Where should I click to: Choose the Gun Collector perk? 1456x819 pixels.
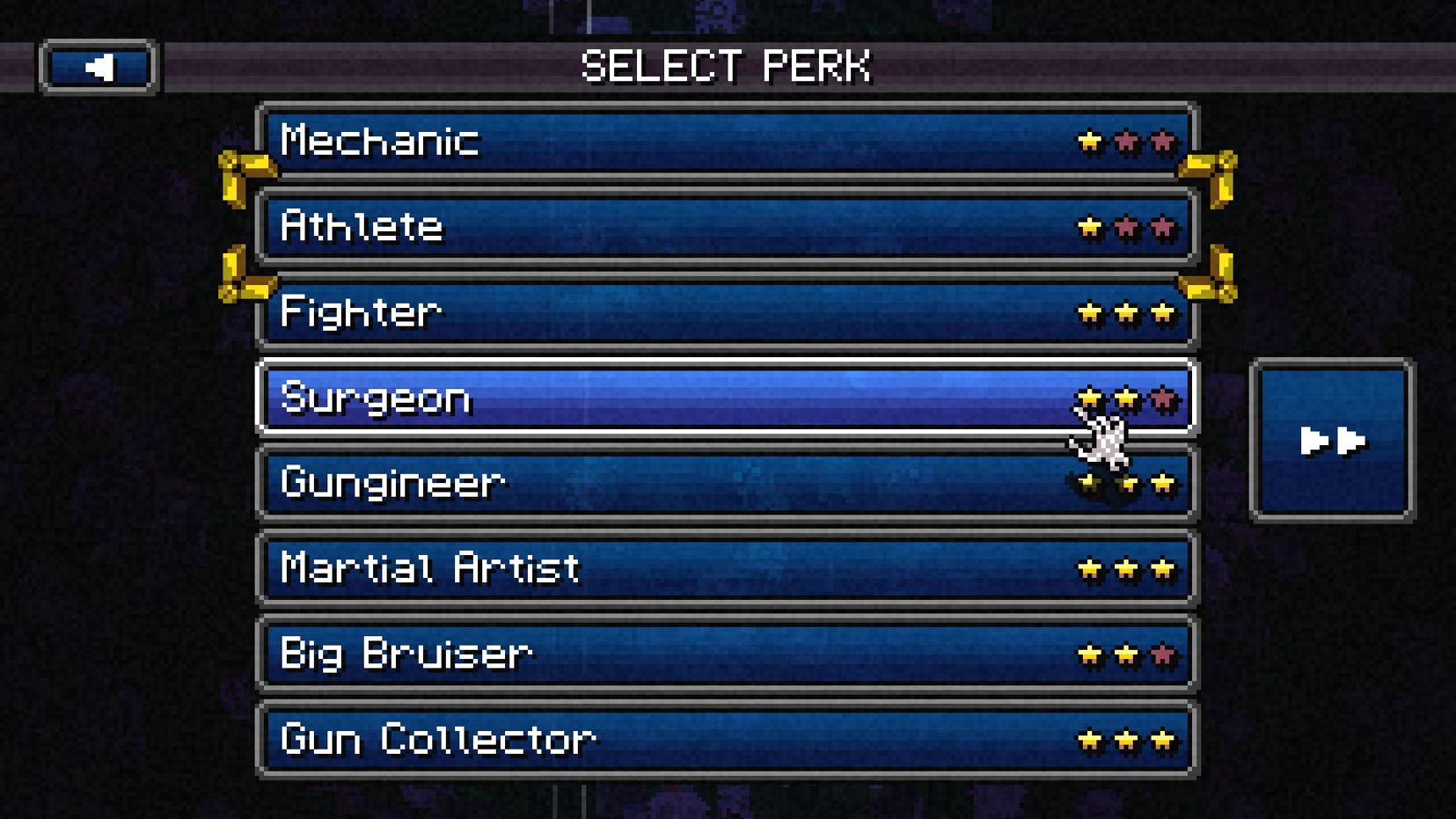(727, 739)
